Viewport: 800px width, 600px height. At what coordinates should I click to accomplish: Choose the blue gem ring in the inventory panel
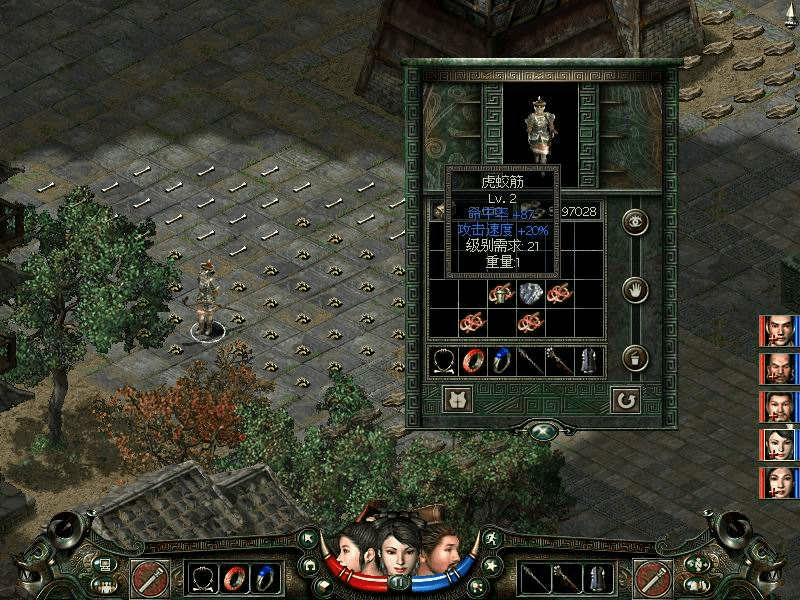(x=501, y=361)
